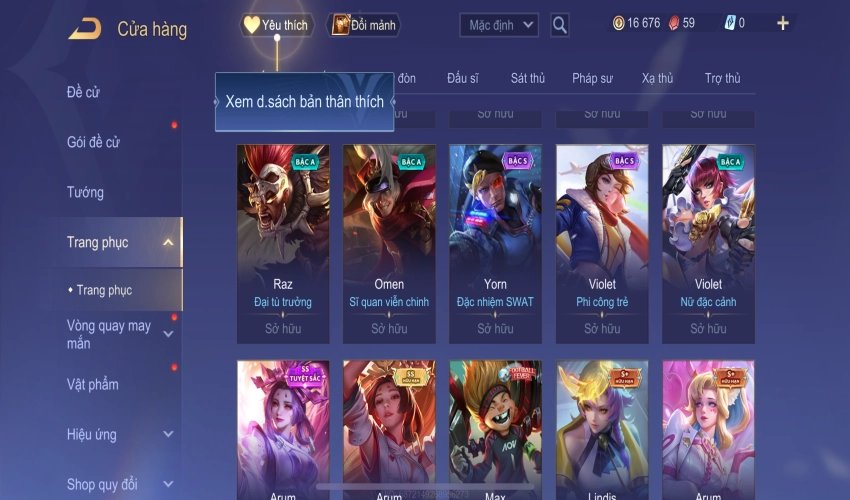Expand the Shop quy đổi menu
The height and width of the screenshot is (500, 850).
(168, 484)
